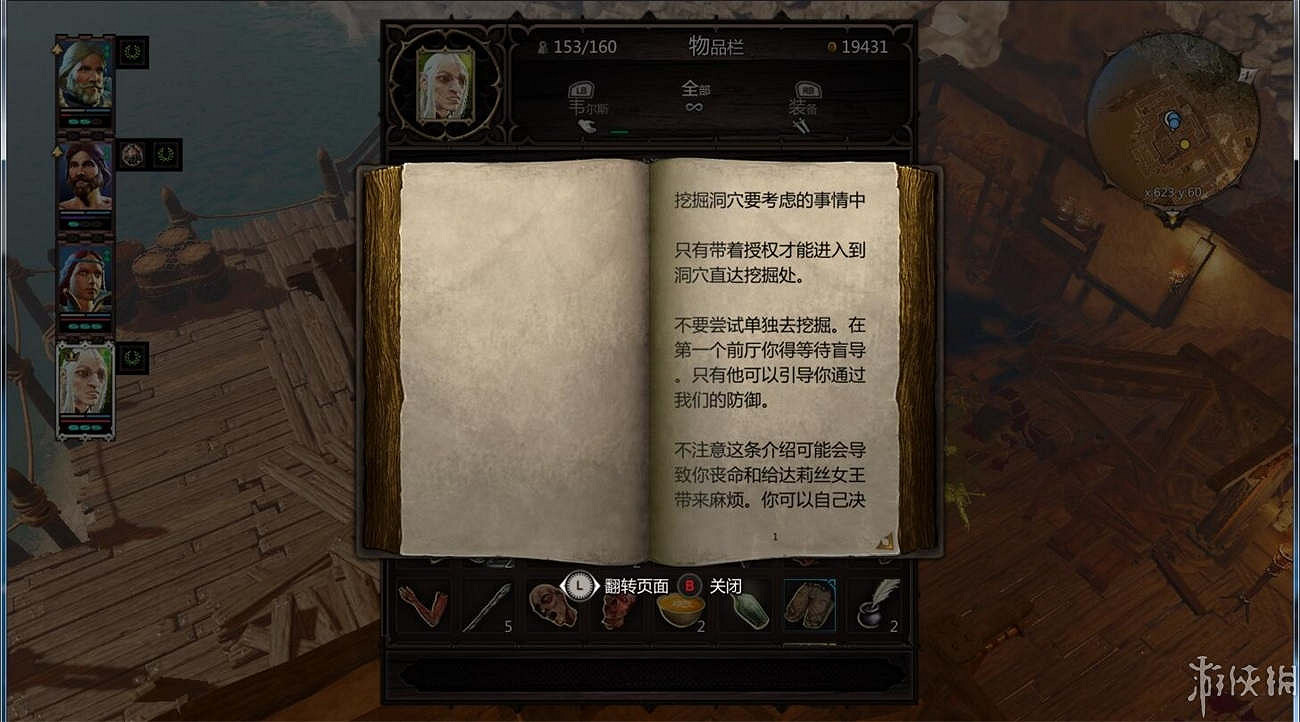Toggle the green status wreath beside top portrait
This screenshot has width=1300, height=722.
click(x=131, y=51)
